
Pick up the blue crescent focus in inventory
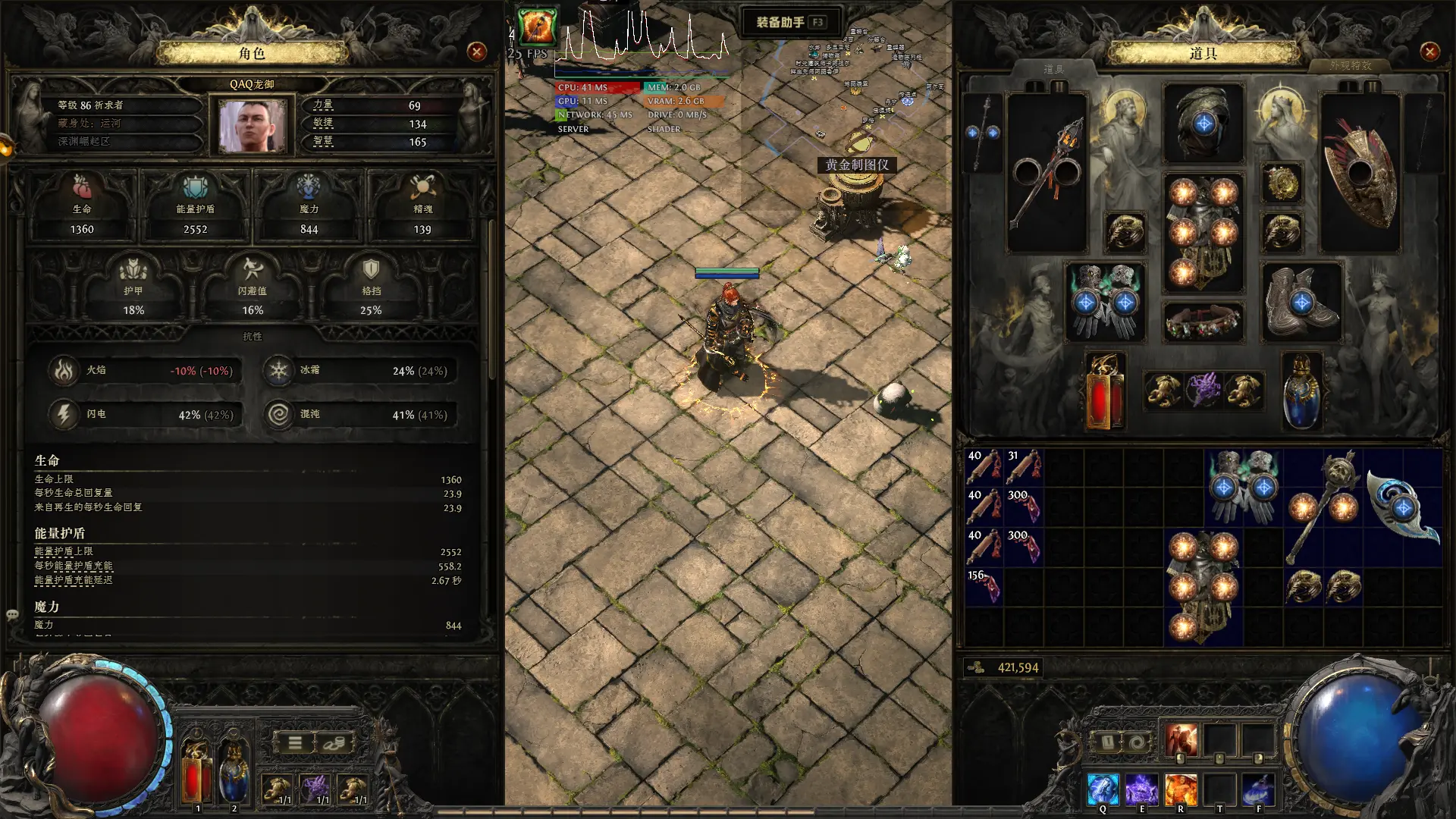click(x=1403, y=507)
